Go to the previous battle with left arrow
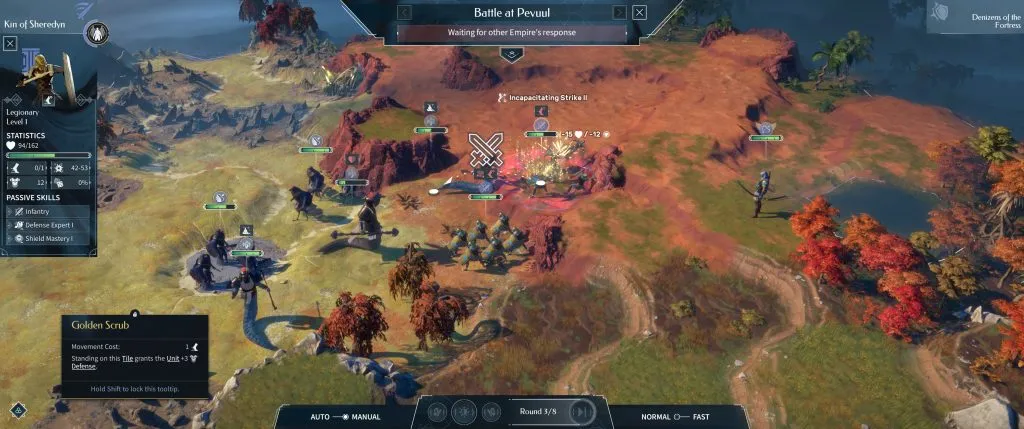Viewport: 1024px width, 429px height. 404,12
